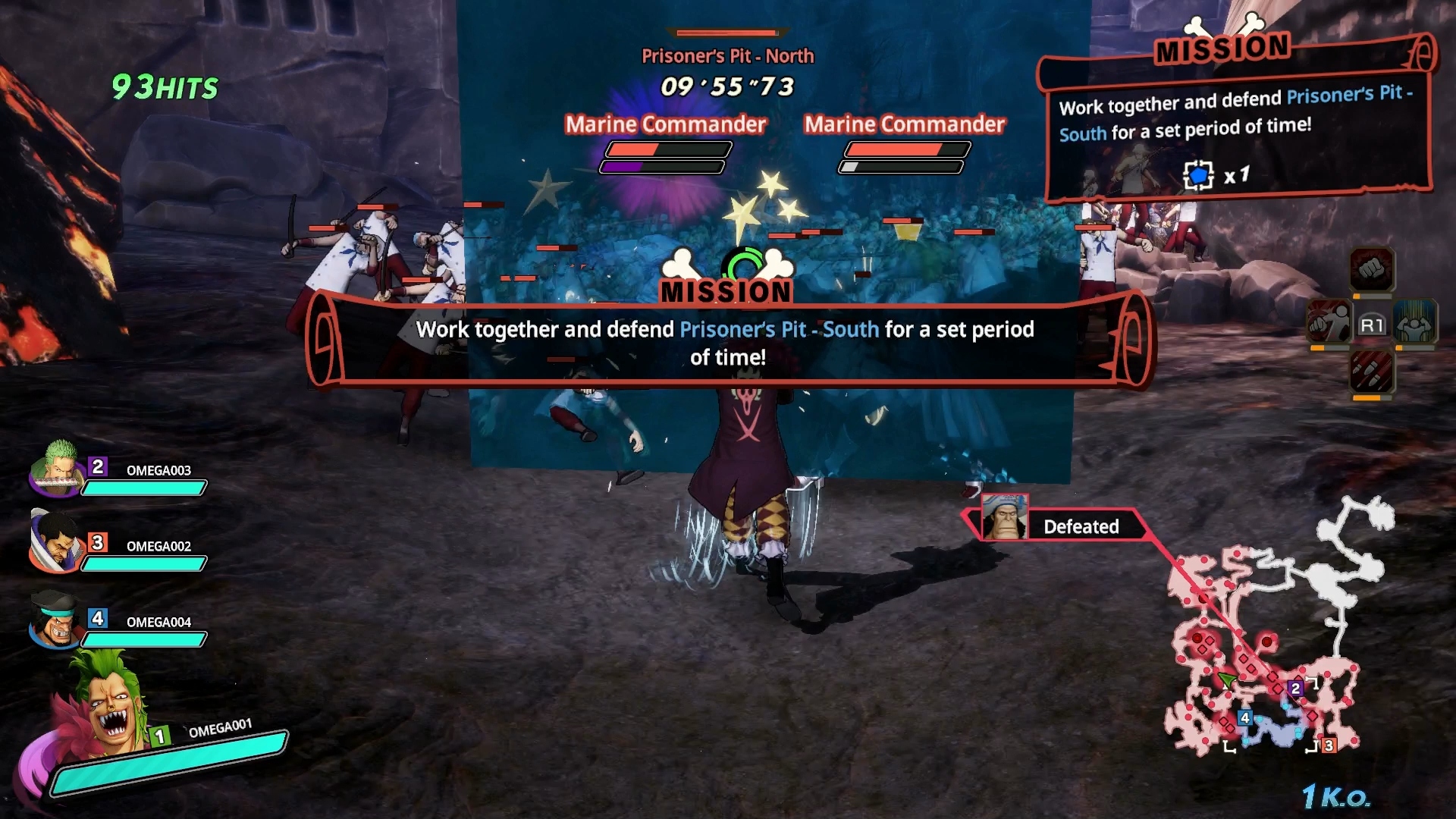This screenshot has width=1456, height=819.
Task: Trigger the flexing figure power-up skill
Action: [1415, 322]
